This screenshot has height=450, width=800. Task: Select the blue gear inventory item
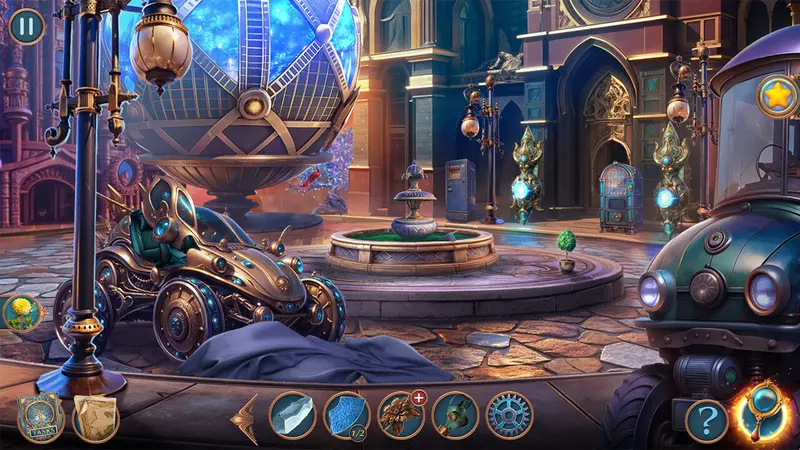click(x=509, y=415)
